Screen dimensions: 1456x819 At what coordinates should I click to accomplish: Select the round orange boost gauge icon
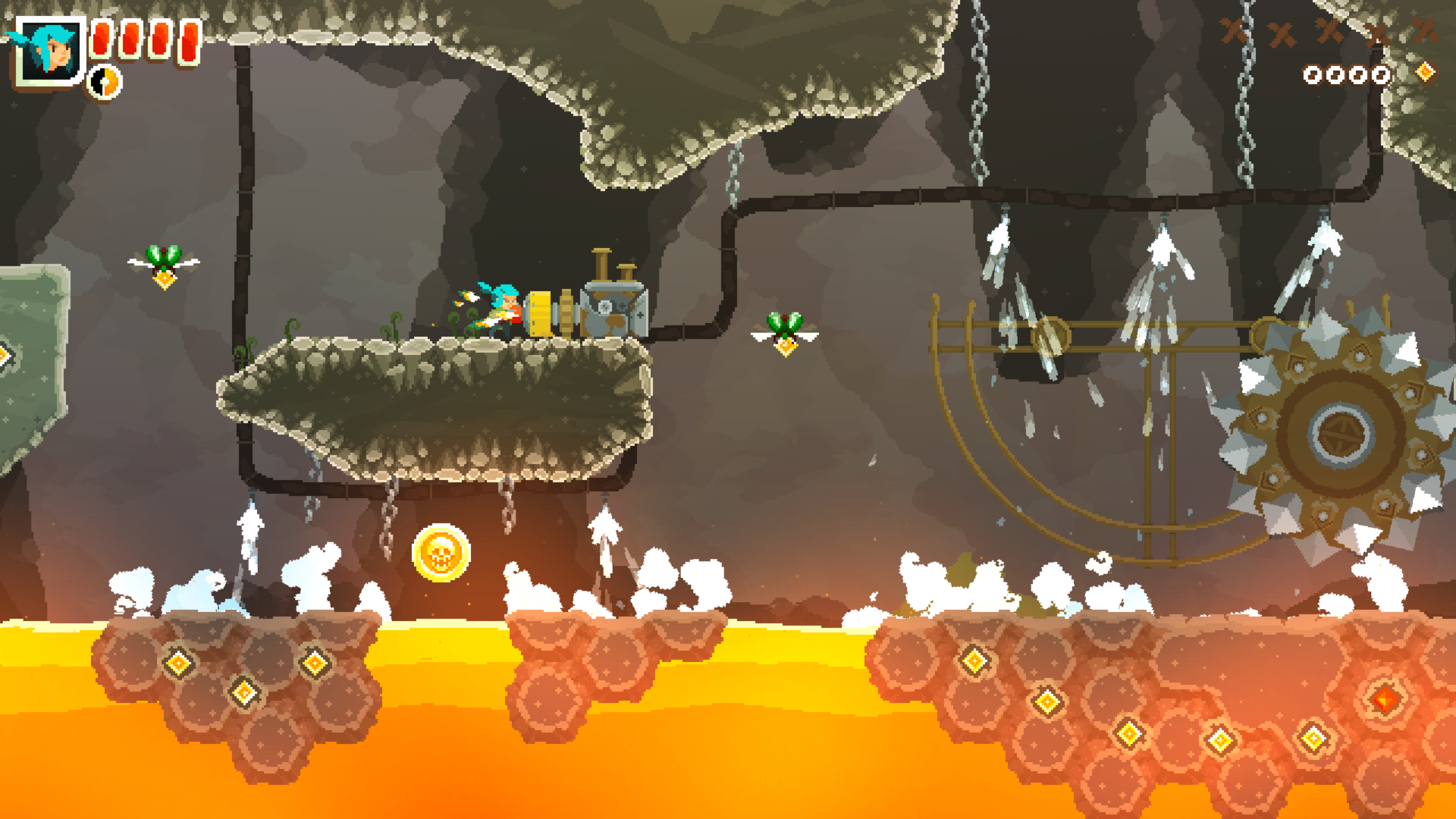pos(105,82)
